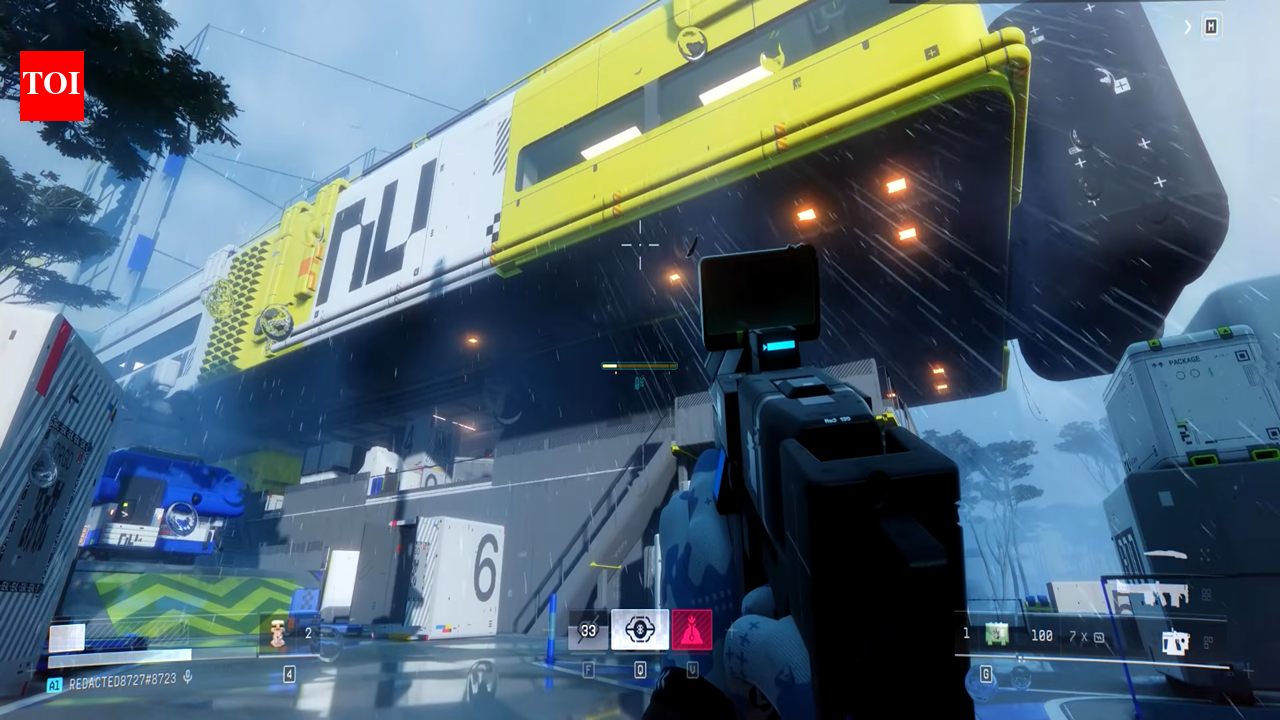The width and height of the screenshot is (1280, 720).
Task: Toggle the microphone icon beside the player name
Action: point(187,678)
